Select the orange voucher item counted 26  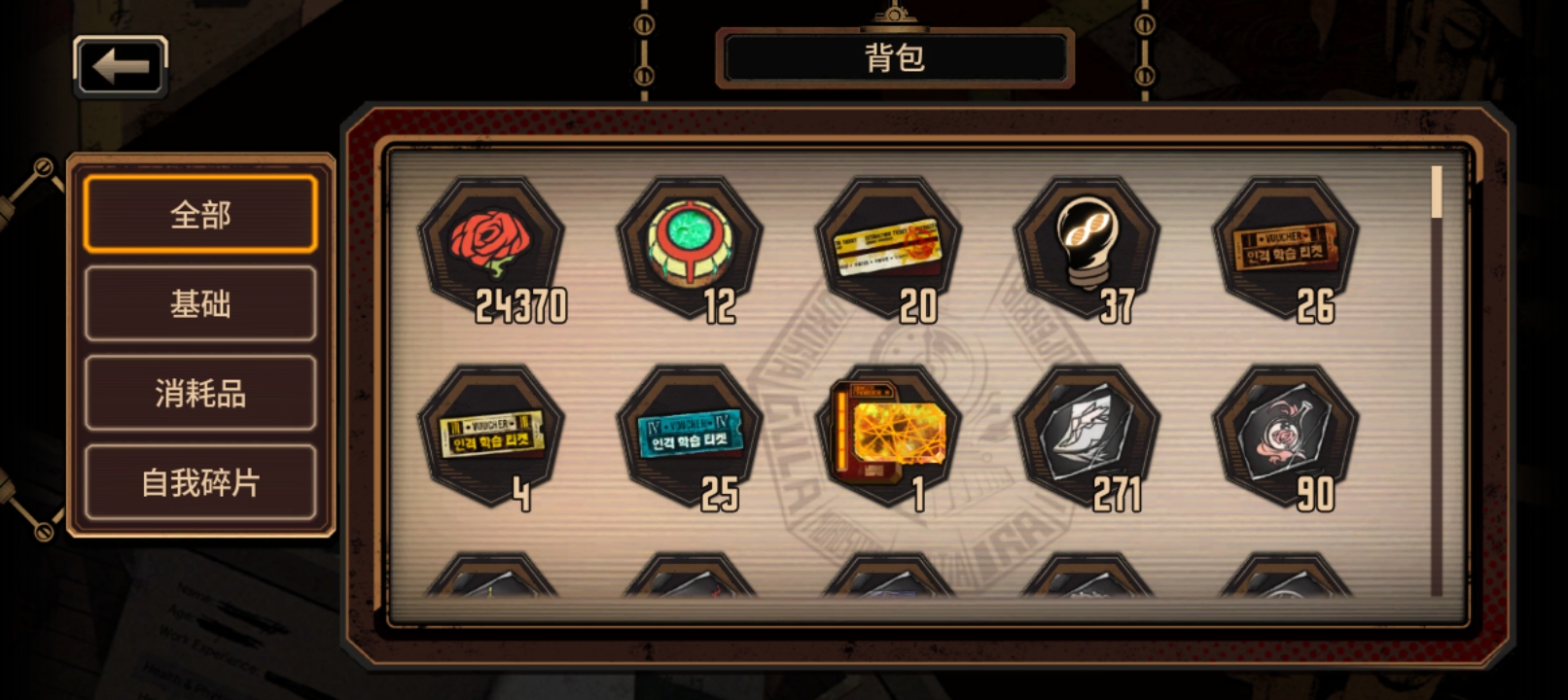coord(1296,243)
